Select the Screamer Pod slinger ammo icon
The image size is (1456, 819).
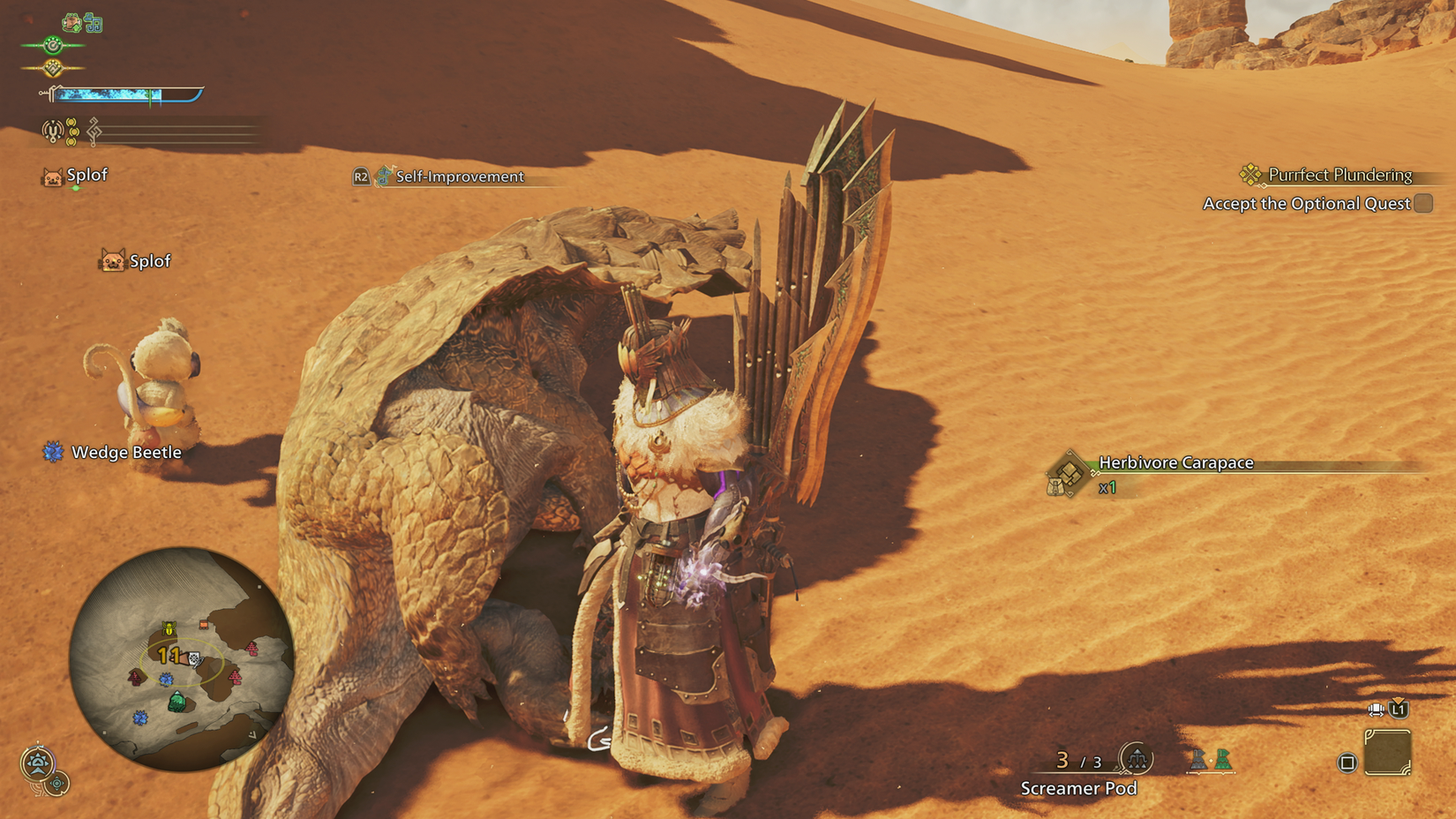(x=1137, y=759)
